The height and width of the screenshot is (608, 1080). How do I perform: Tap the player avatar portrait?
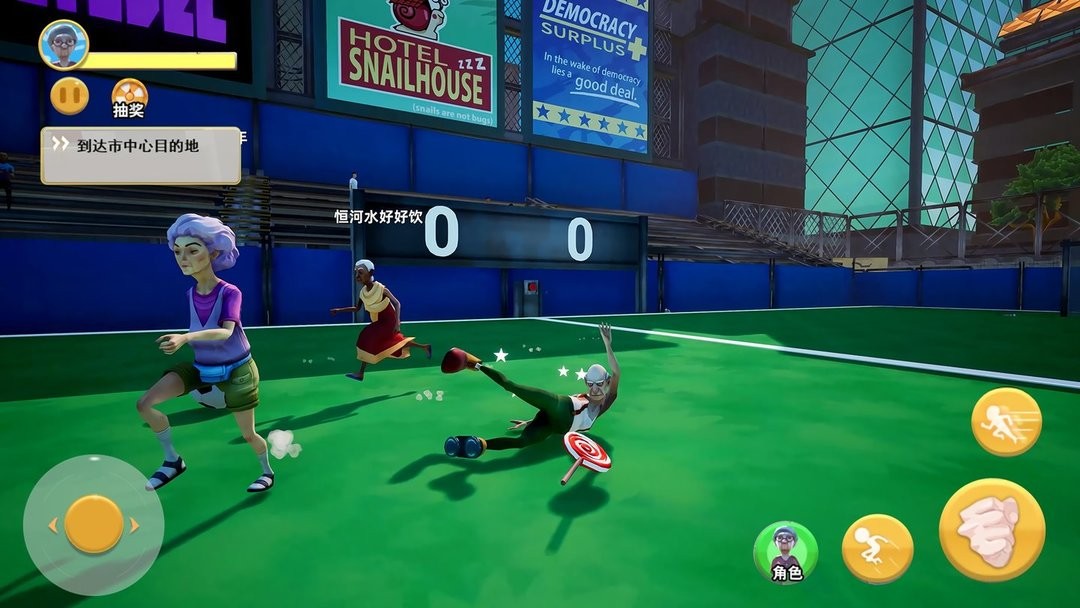[x=64, y=44]
